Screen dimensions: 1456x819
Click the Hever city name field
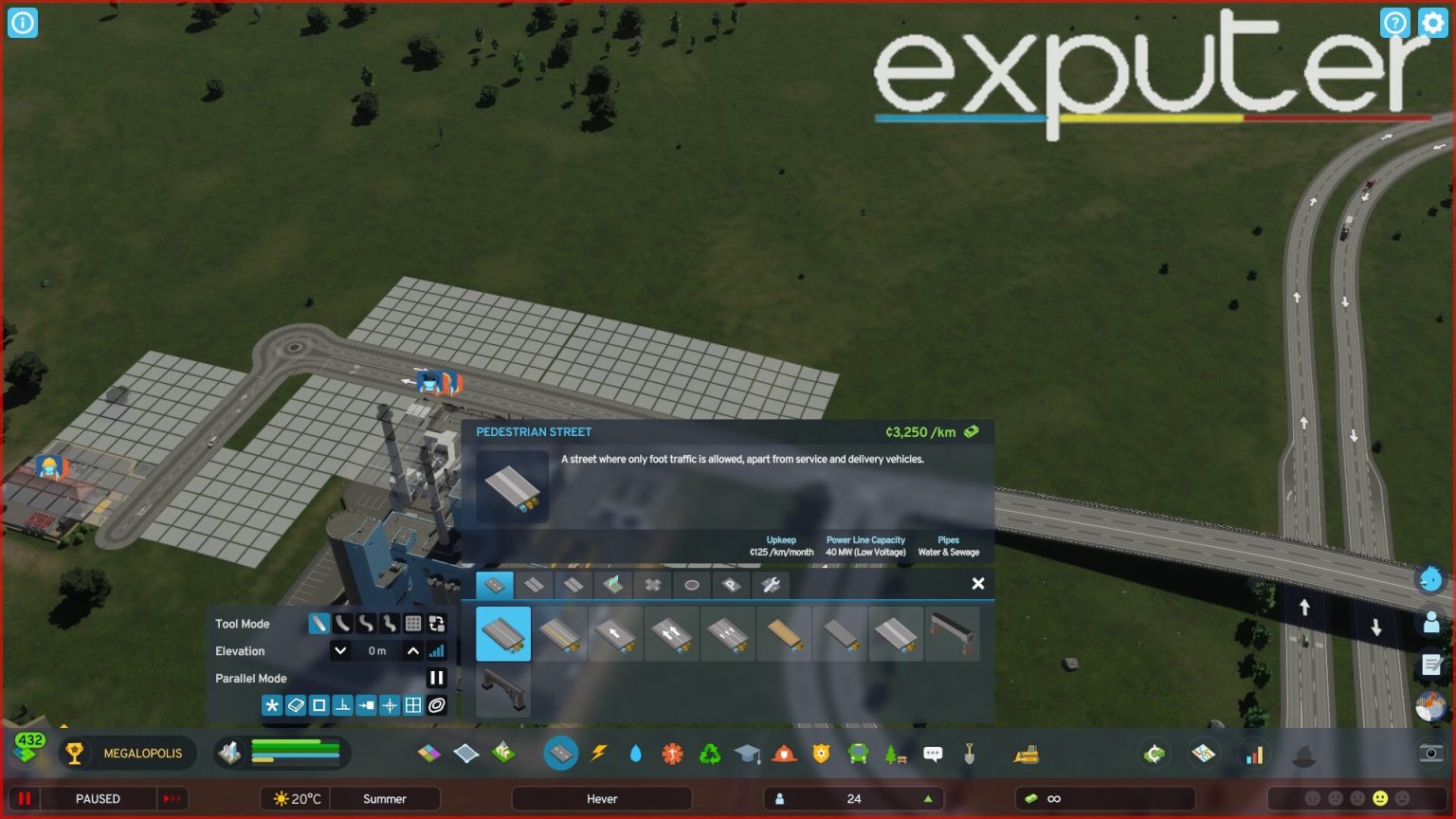click(x=602, y=798)
